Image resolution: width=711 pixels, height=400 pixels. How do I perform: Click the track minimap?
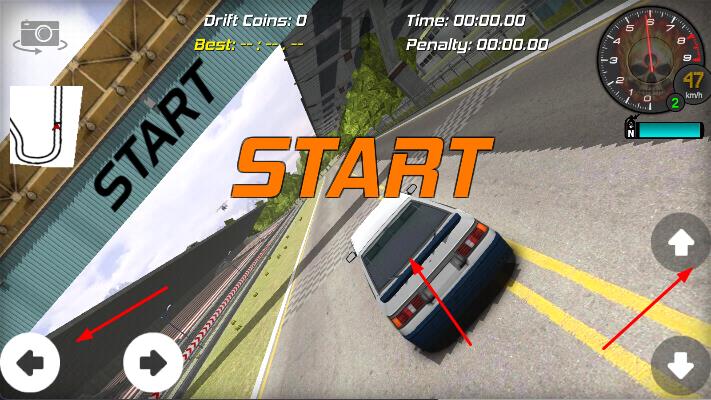point(46,125)
